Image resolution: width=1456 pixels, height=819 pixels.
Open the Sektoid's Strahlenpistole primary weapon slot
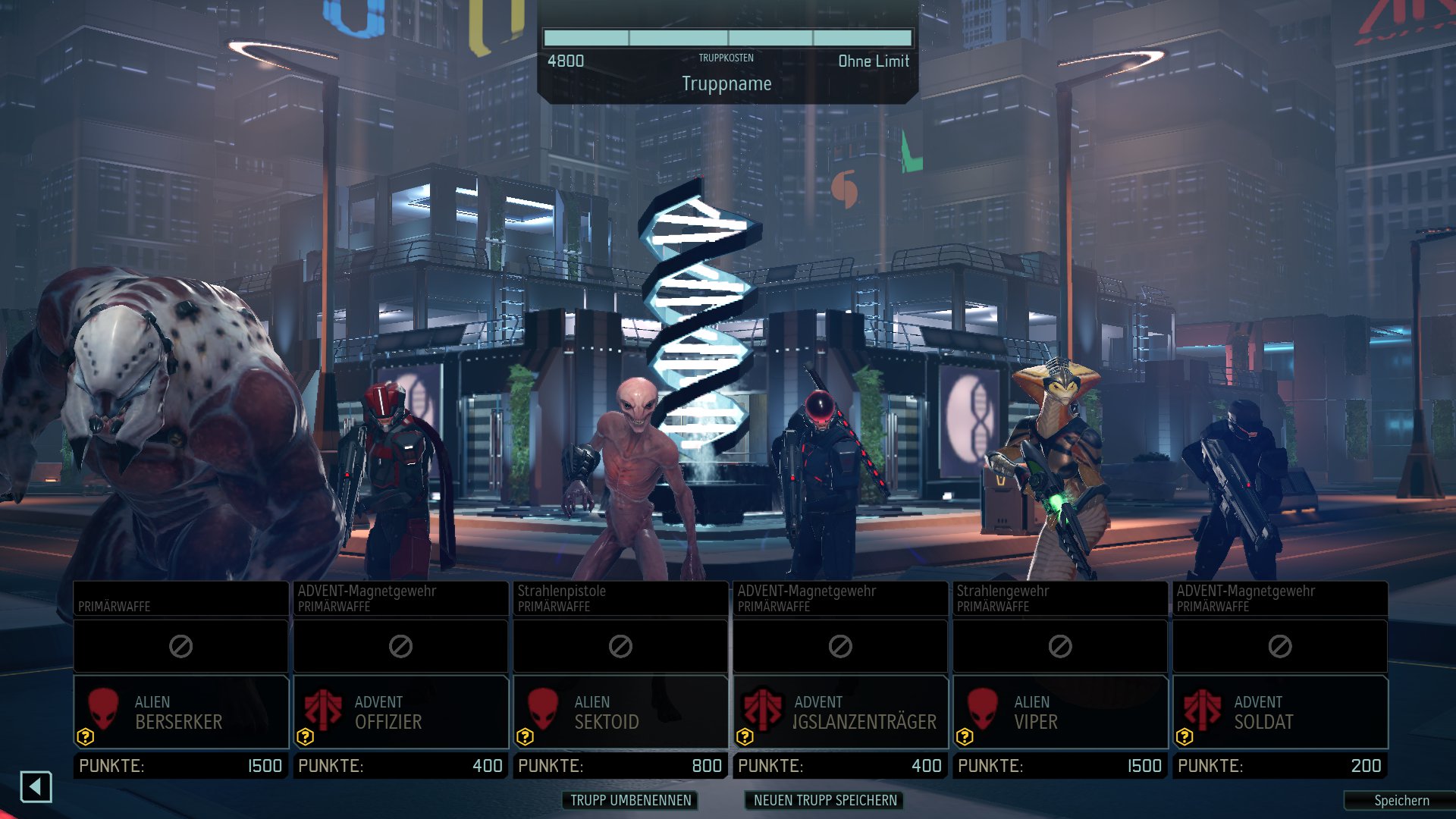(620, 598)
